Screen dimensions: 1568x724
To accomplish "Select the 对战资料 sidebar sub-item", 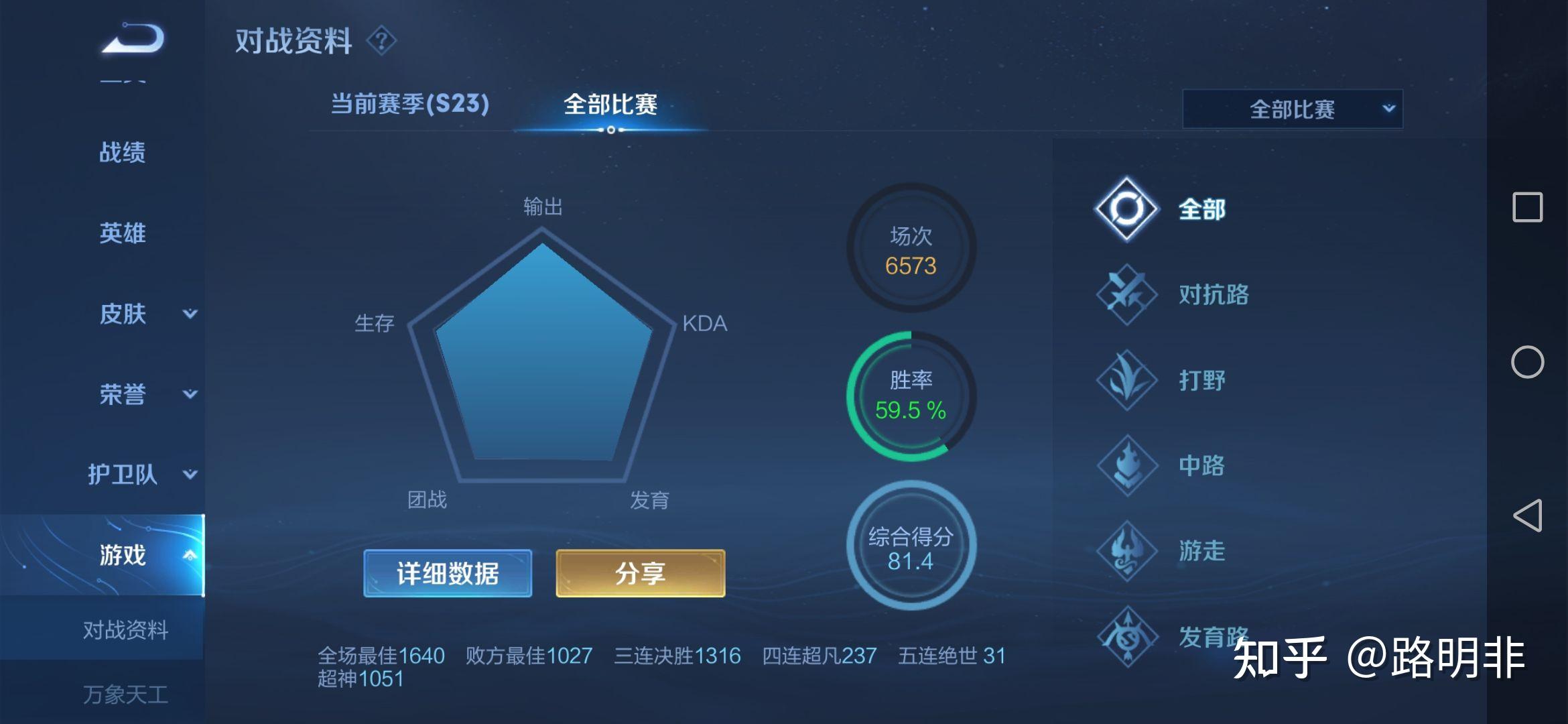I will (x=125, y=630).
